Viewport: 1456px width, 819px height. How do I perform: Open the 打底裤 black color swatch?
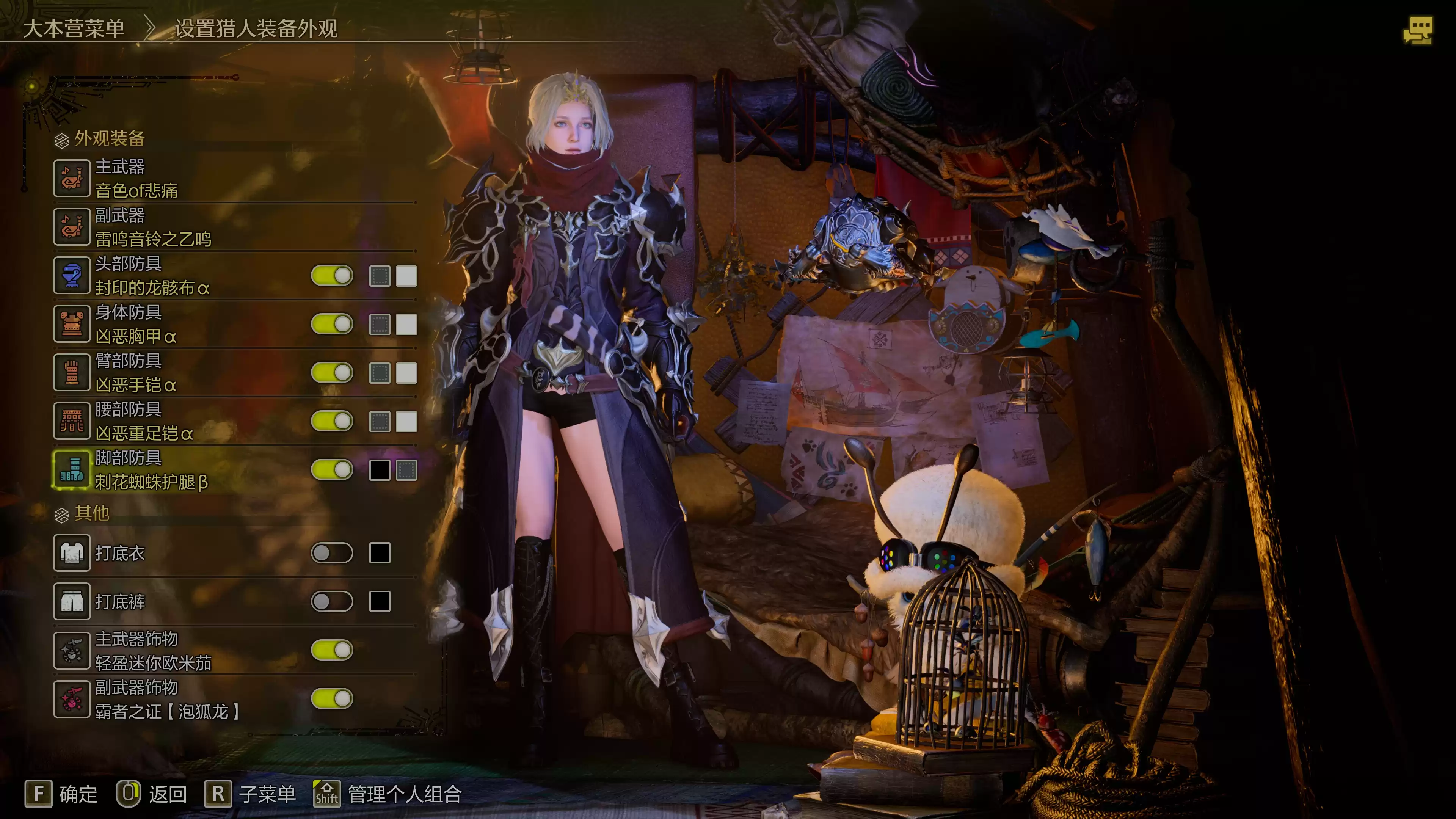click(379, 601)
